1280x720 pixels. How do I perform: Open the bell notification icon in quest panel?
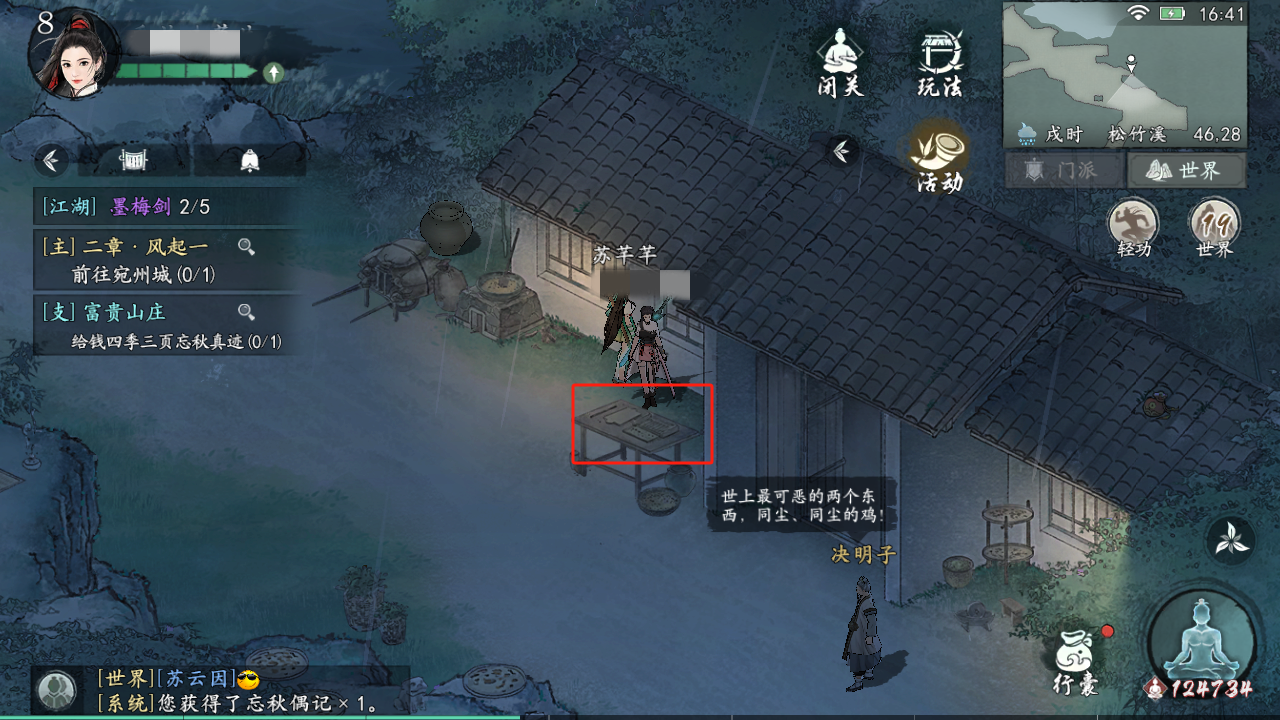click(250, 160)
